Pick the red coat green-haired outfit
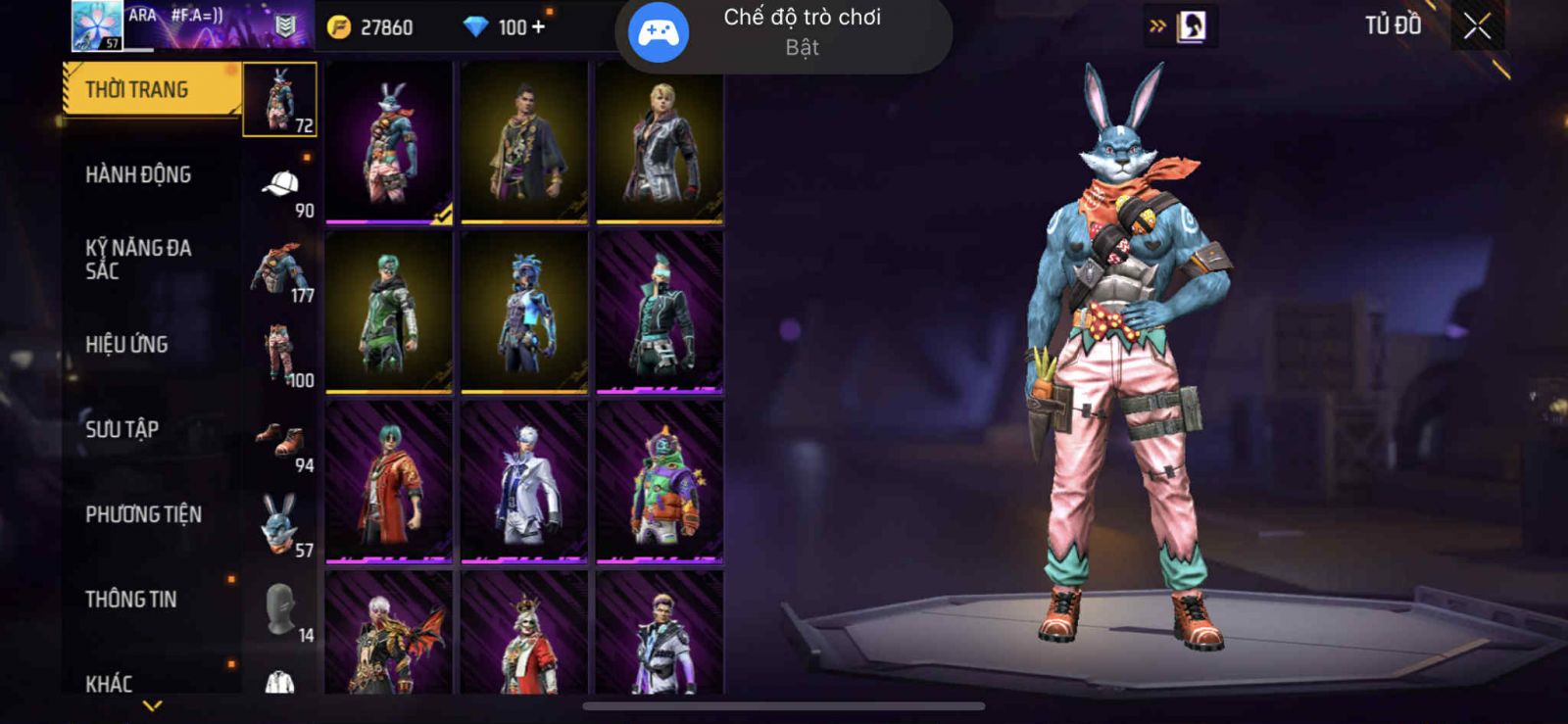Viewport: 1568px width, 724px height. click(x=389, y=482)
